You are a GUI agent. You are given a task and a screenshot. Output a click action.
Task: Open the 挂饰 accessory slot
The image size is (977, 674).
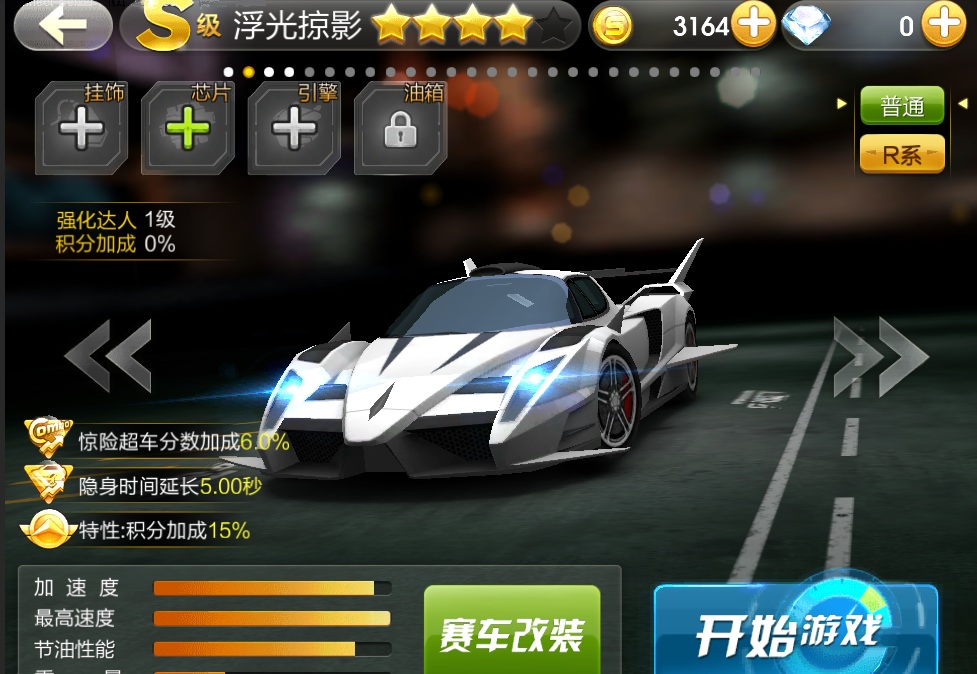click(x=82, y=131)
